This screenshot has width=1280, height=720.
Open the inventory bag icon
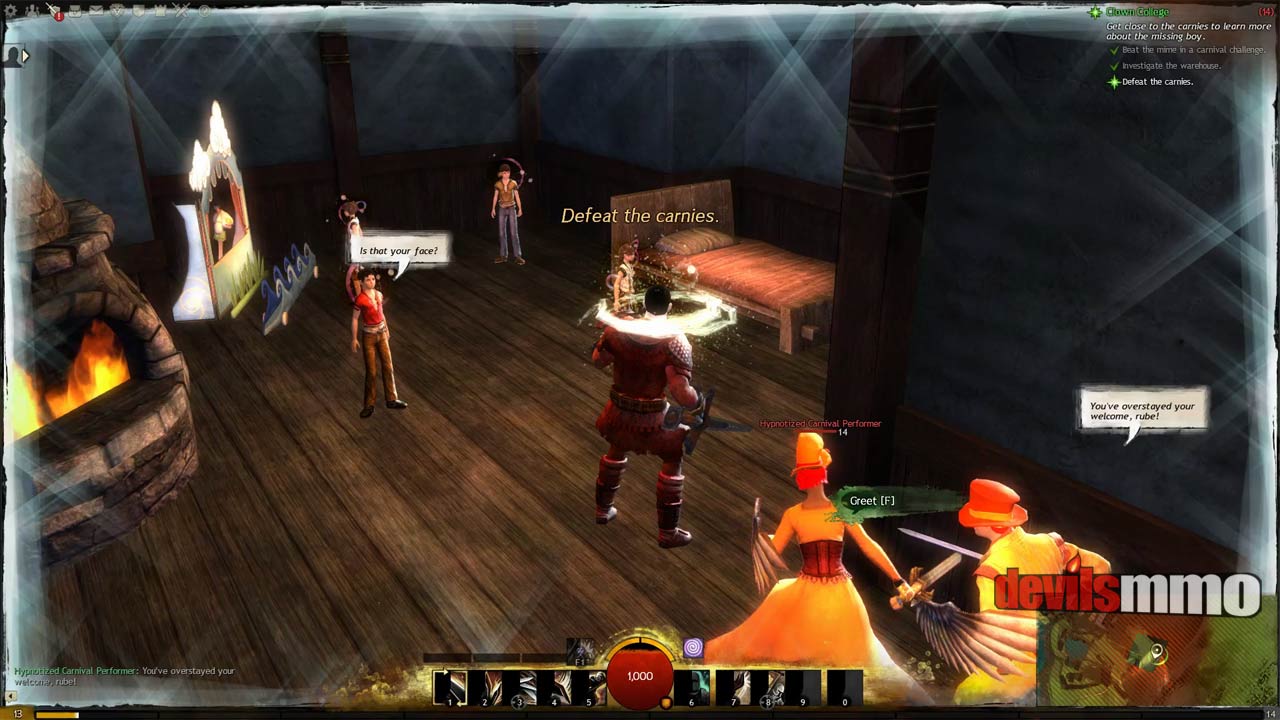[x=76, y=11]
